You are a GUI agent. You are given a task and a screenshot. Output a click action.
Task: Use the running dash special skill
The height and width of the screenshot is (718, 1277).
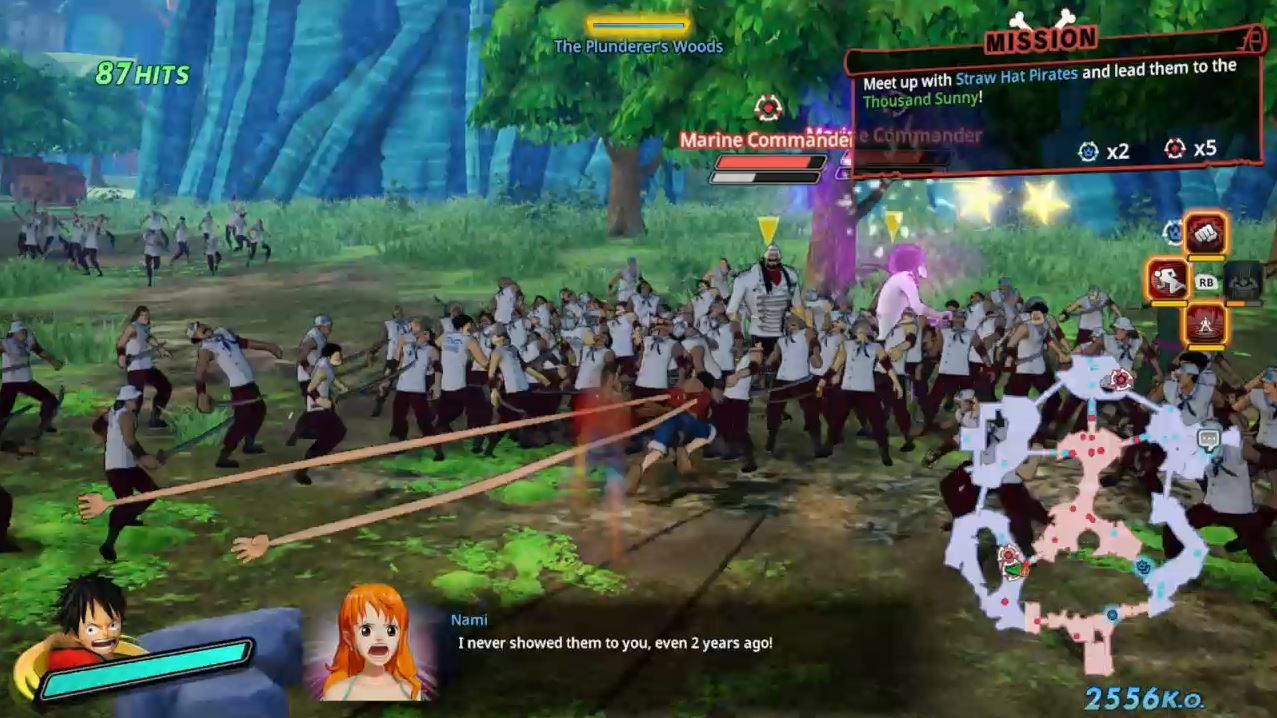[1167, 279]
